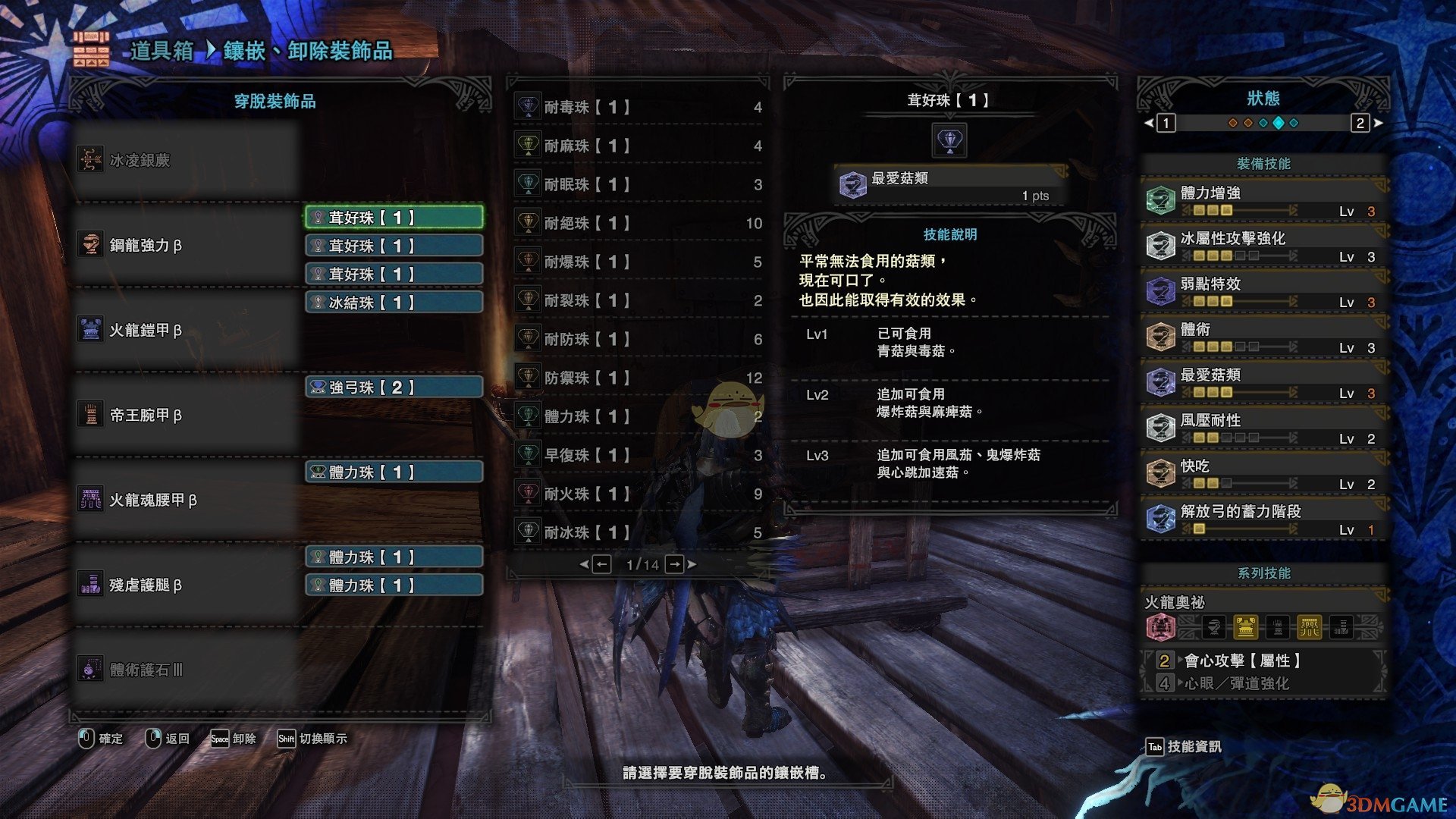Switch to the next 狀態 status page
The image size is (1456, 819).
1361,123
